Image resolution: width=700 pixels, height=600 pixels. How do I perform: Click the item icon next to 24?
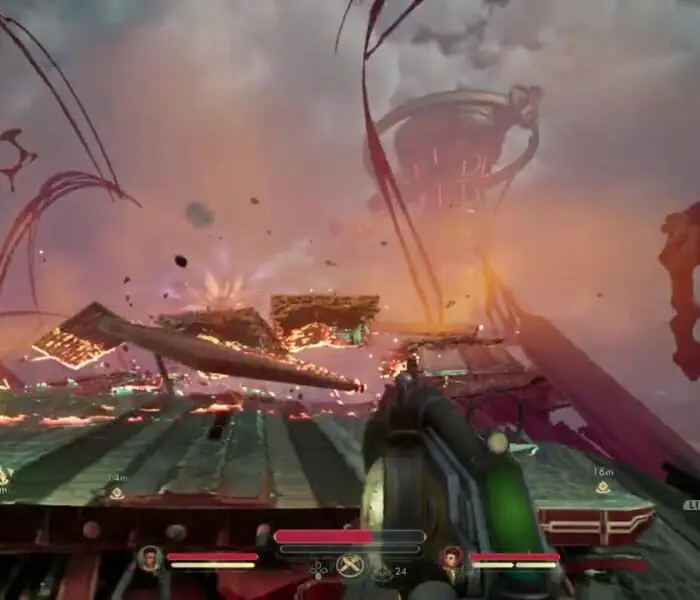[x=383, y=571]
